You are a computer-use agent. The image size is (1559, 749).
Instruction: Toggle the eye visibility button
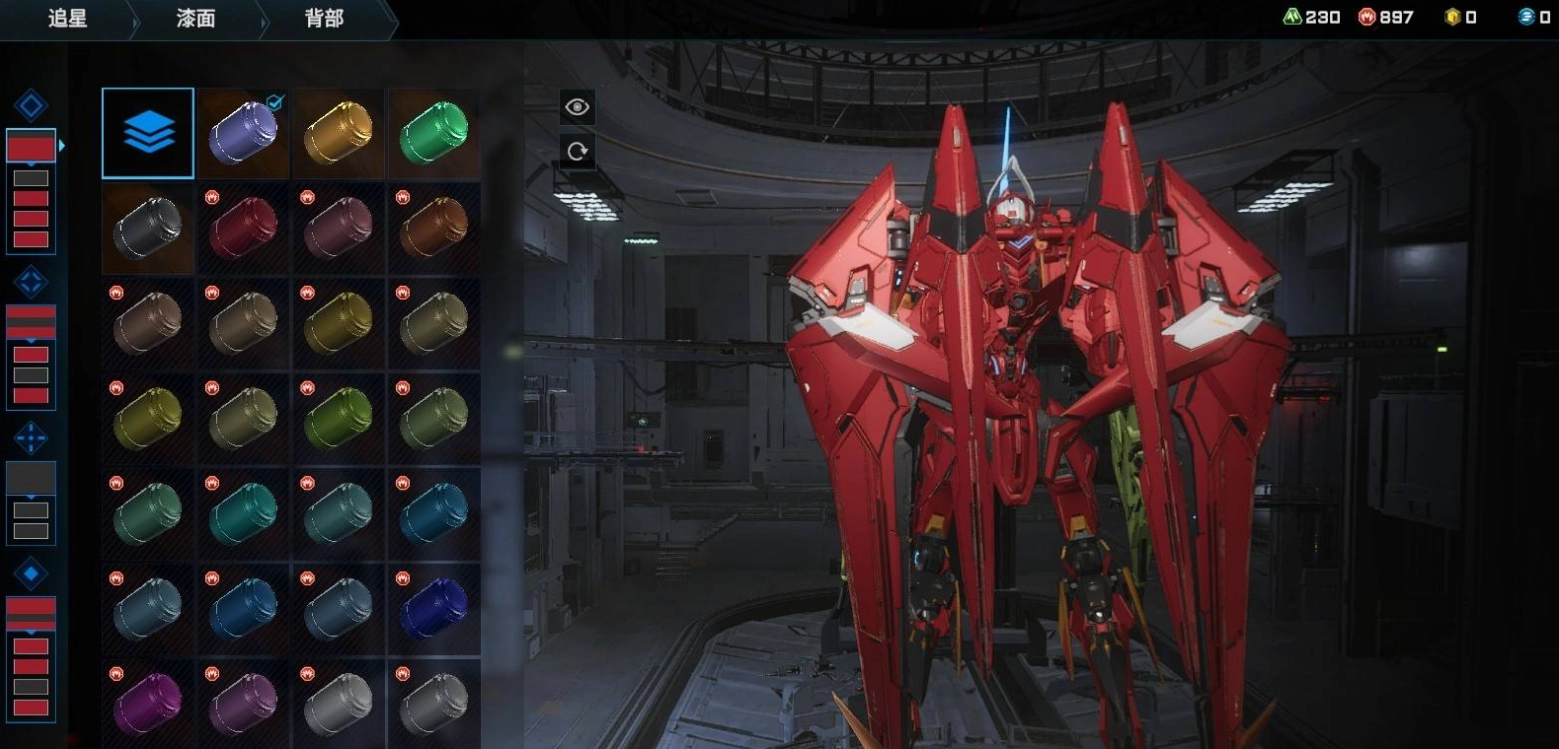point(577,107)
